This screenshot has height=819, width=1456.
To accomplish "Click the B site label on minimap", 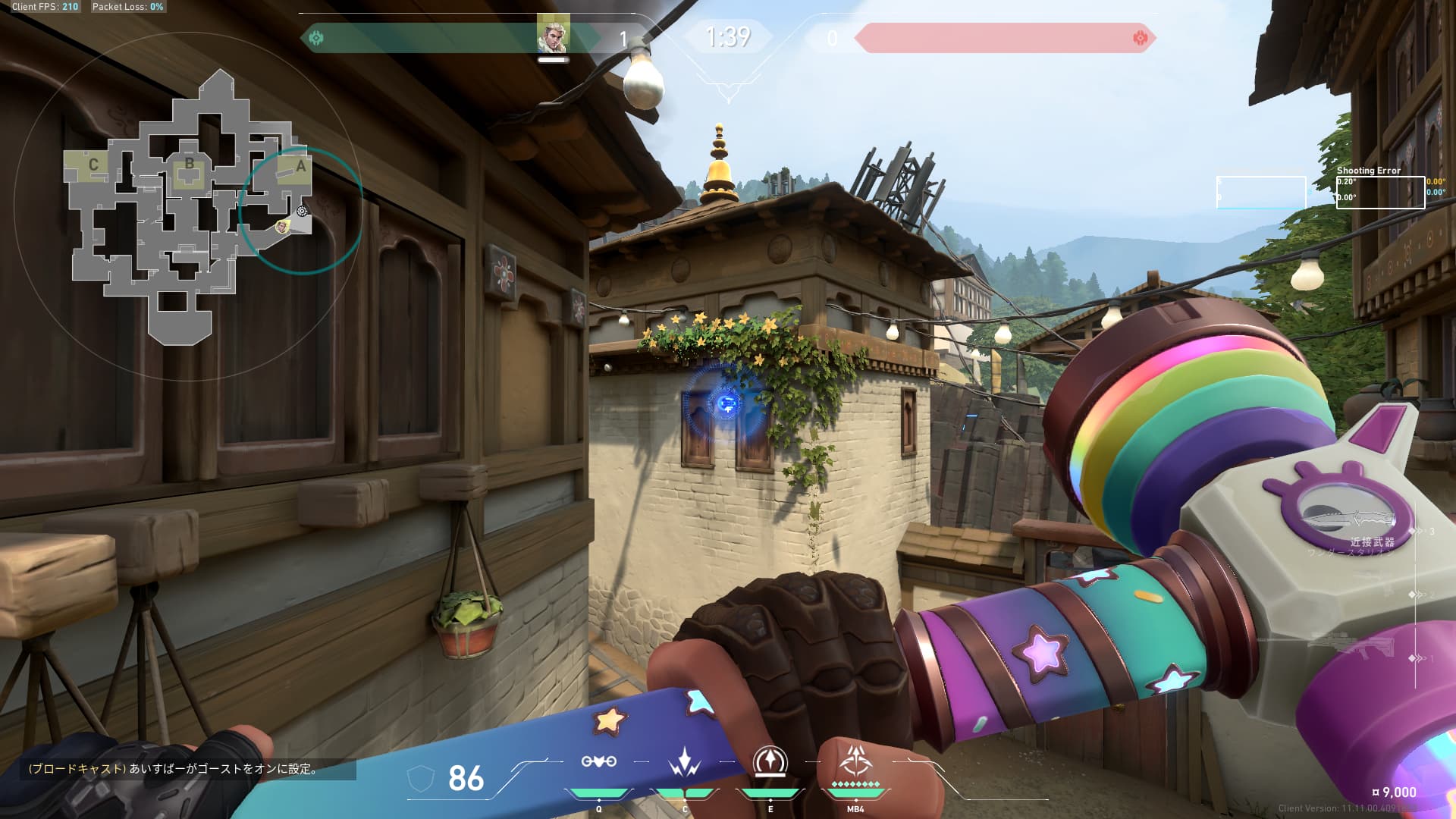I will (189, 164).
